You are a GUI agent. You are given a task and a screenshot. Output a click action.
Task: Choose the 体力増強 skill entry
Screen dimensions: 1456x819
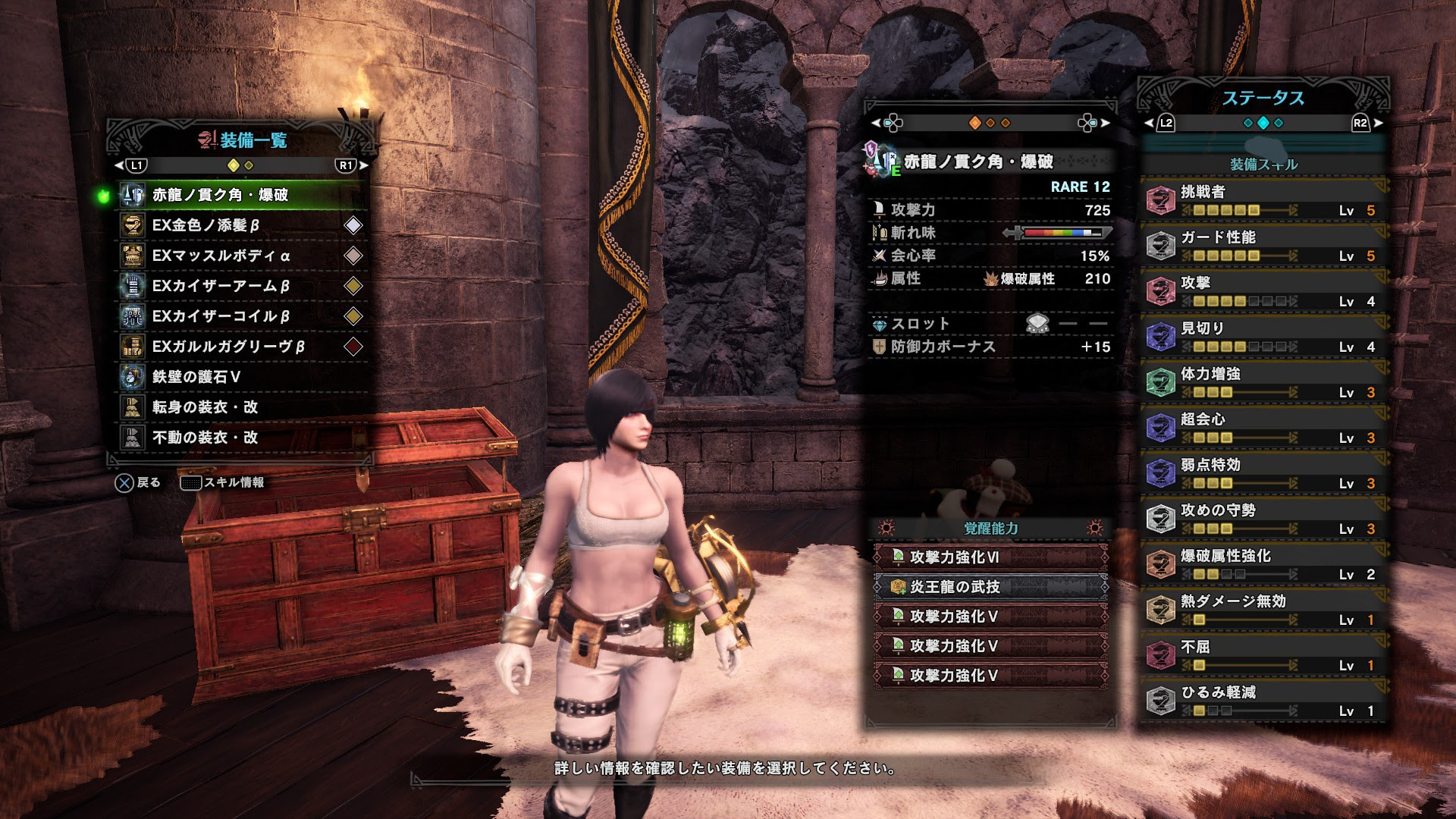[1263, 382]
